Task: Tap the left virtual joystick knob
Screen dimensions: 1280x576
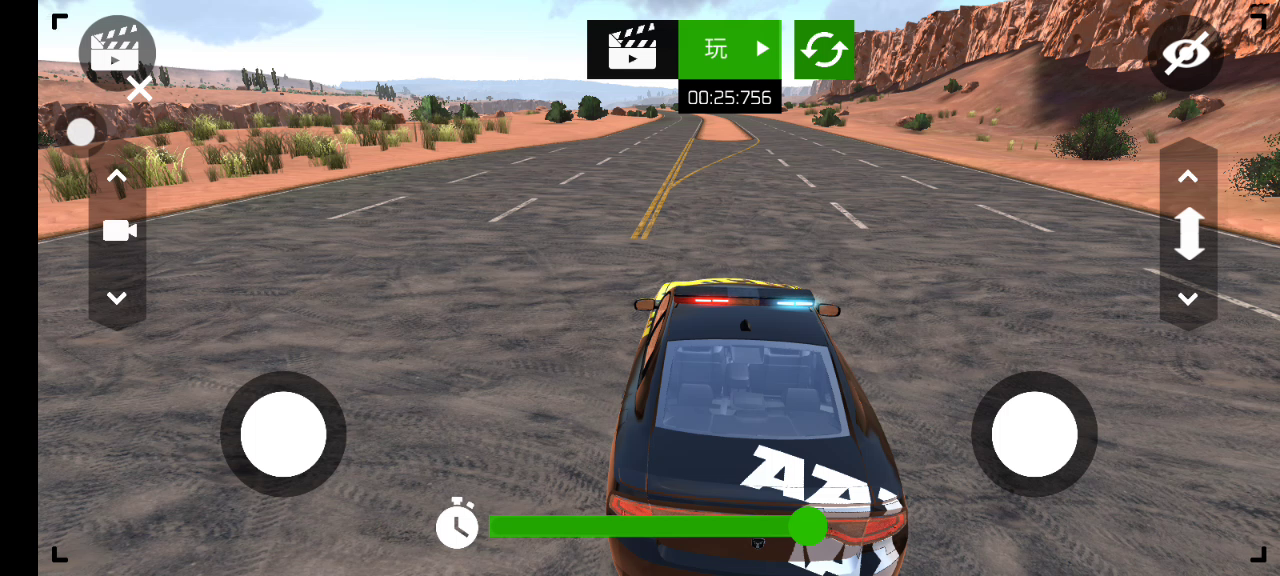Action: [283, 434]
